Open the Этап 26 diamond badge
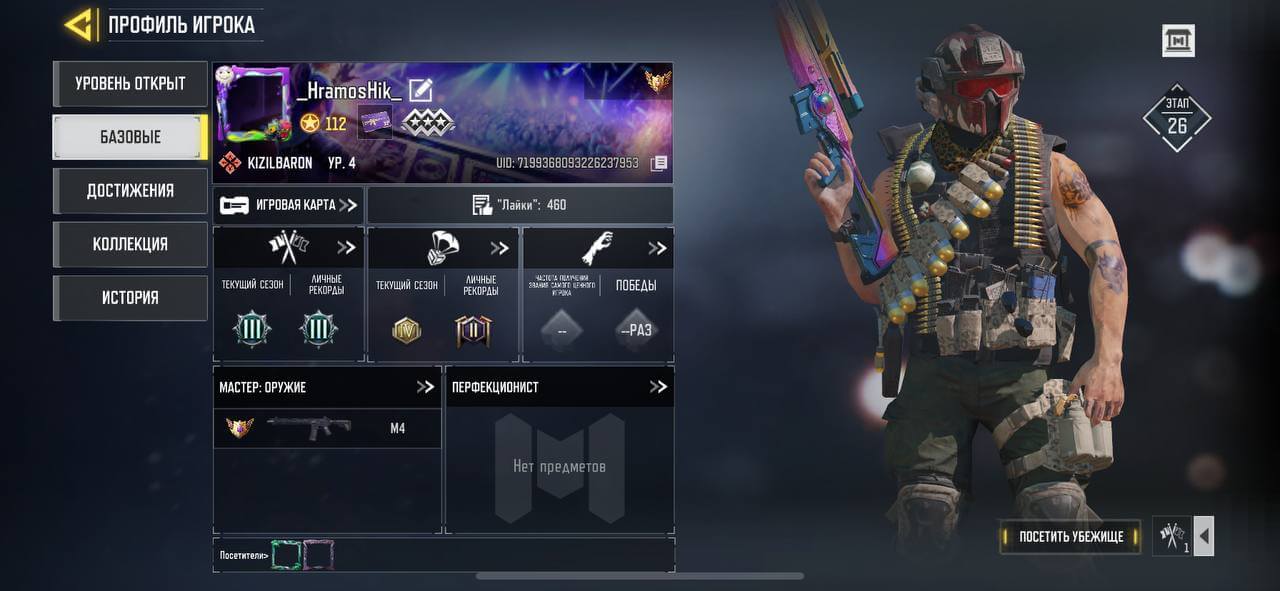 tap(1176, 118)
